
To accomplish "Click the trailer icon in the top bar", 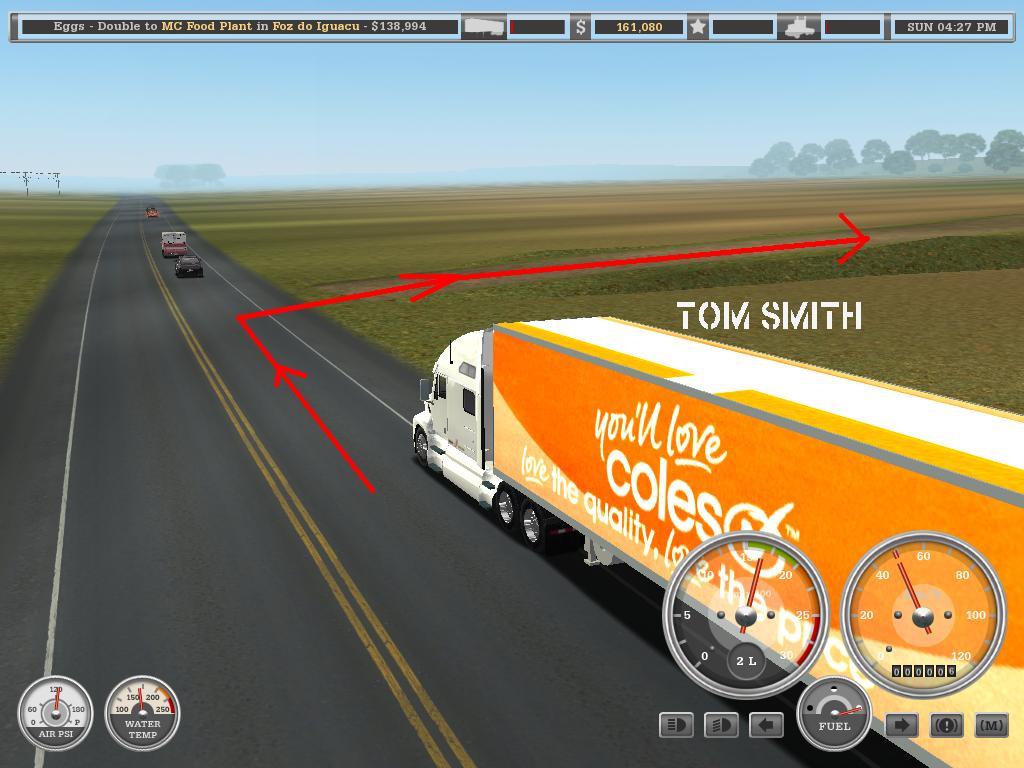I will coord(484,27).
